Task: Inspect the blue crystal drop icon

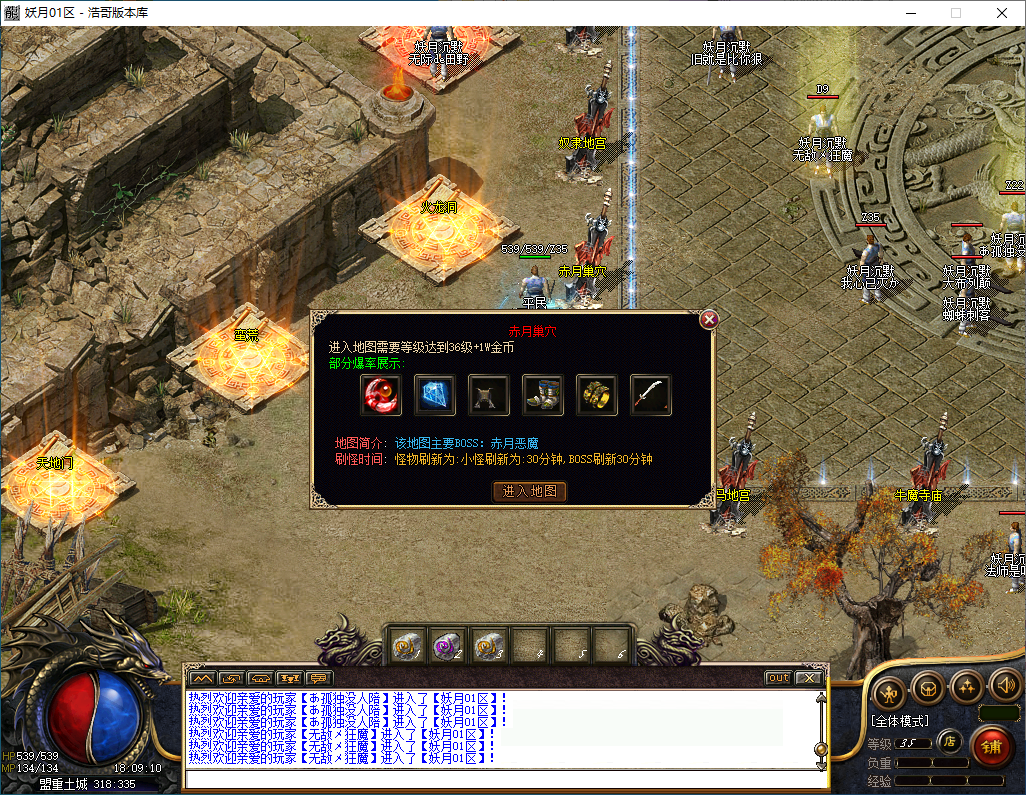Action: (x=435, y=395)
